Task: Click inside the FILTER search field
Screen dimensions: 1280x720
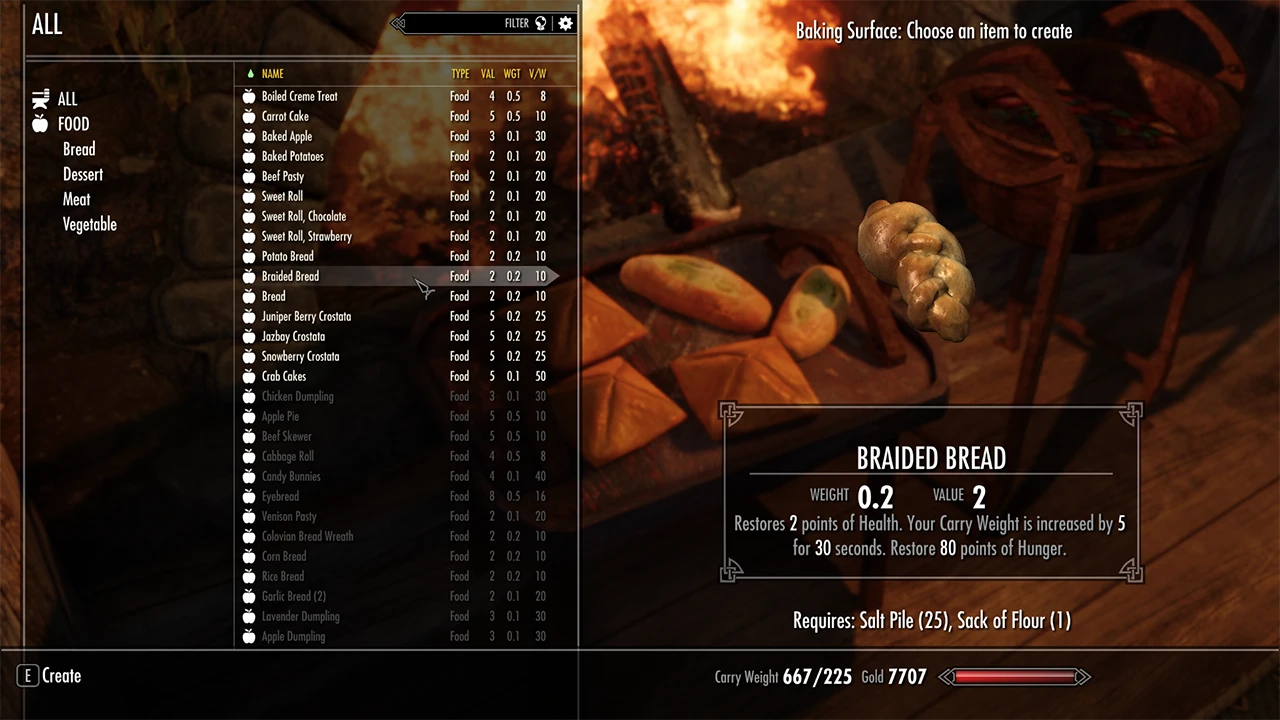Action: [470, 23]
